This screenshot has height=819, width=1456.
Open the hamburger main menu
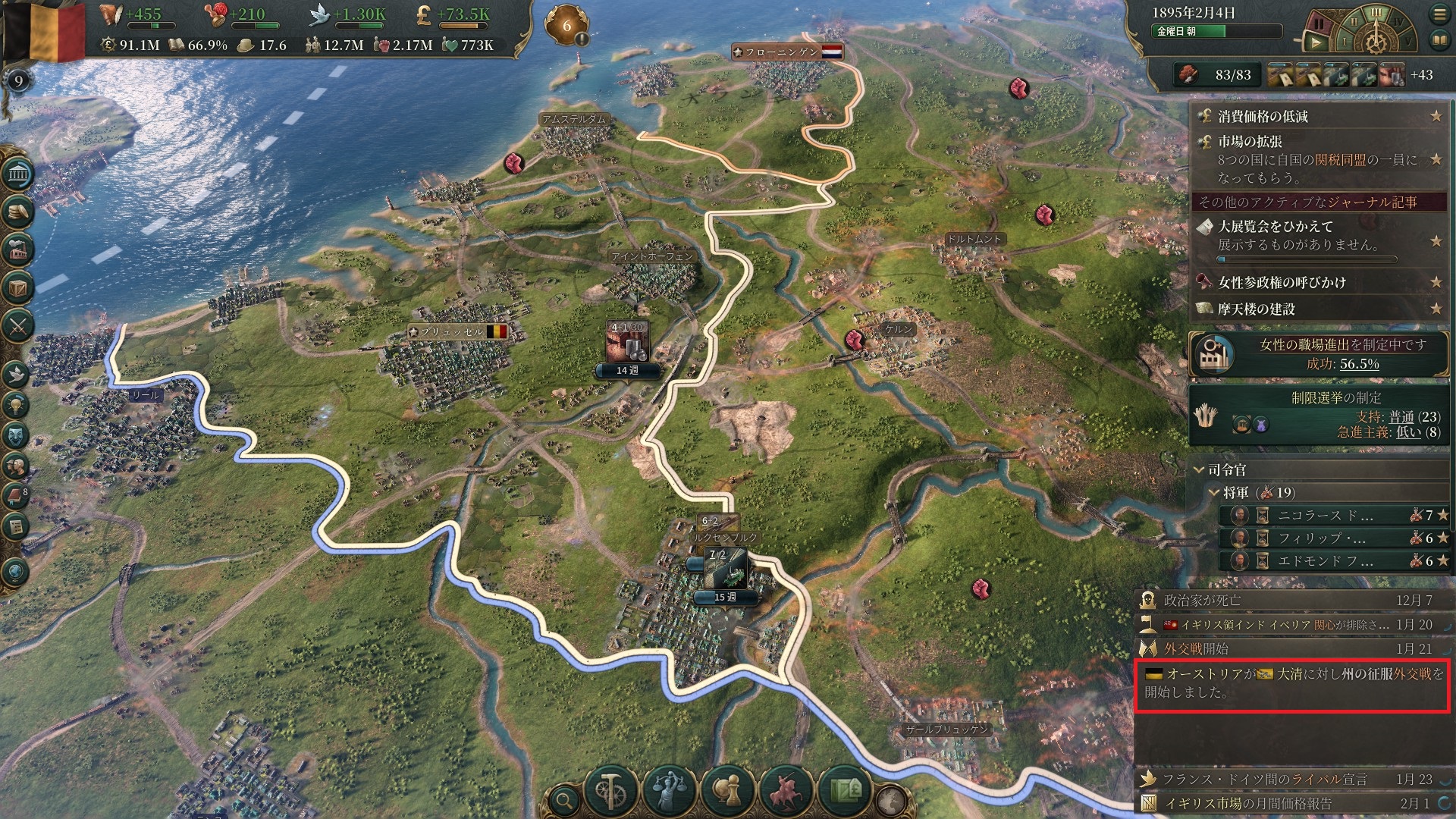click(x=1439, y=14)
